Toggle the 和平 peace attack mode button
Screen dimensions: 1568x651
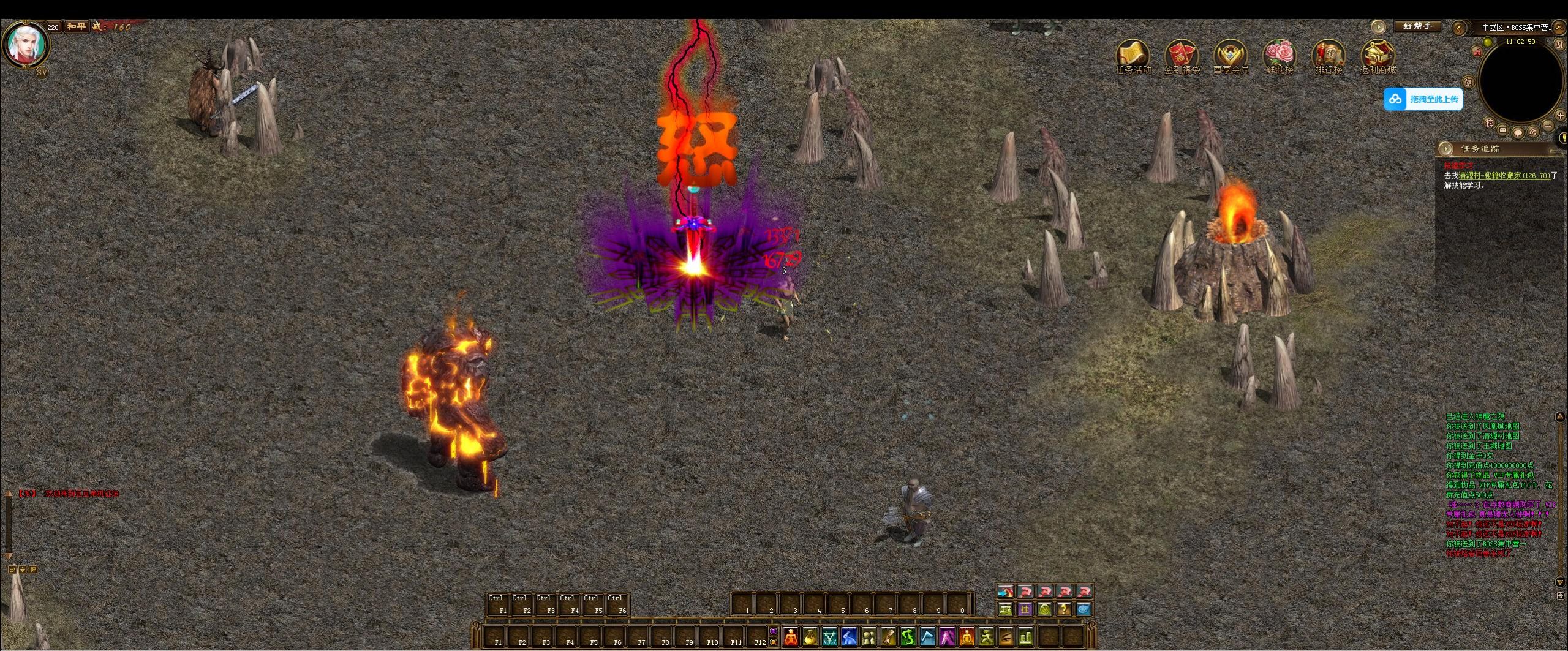[77, 27]
